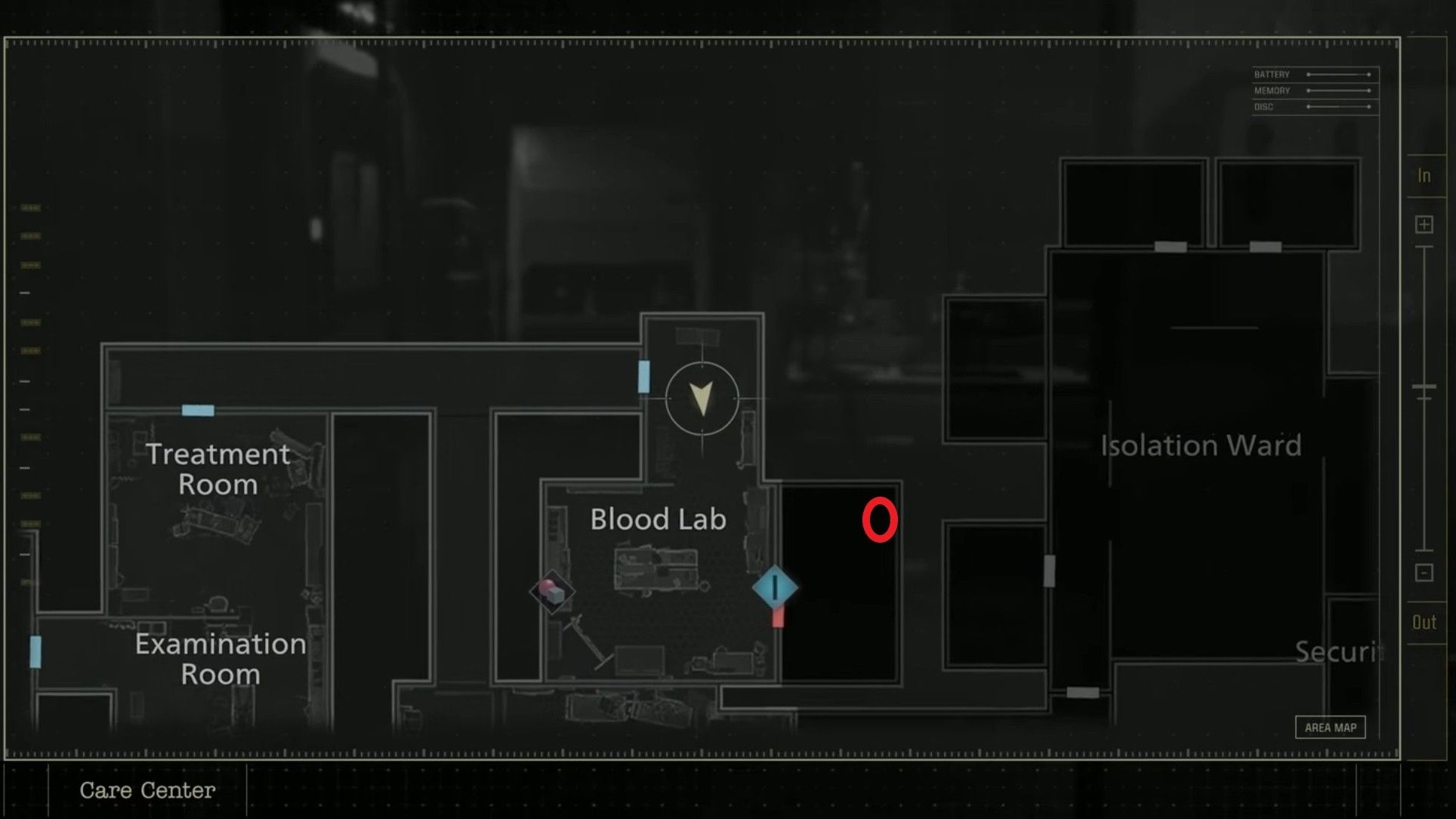
Task: Toggle the Out view mode
Action: (1424, 622)
